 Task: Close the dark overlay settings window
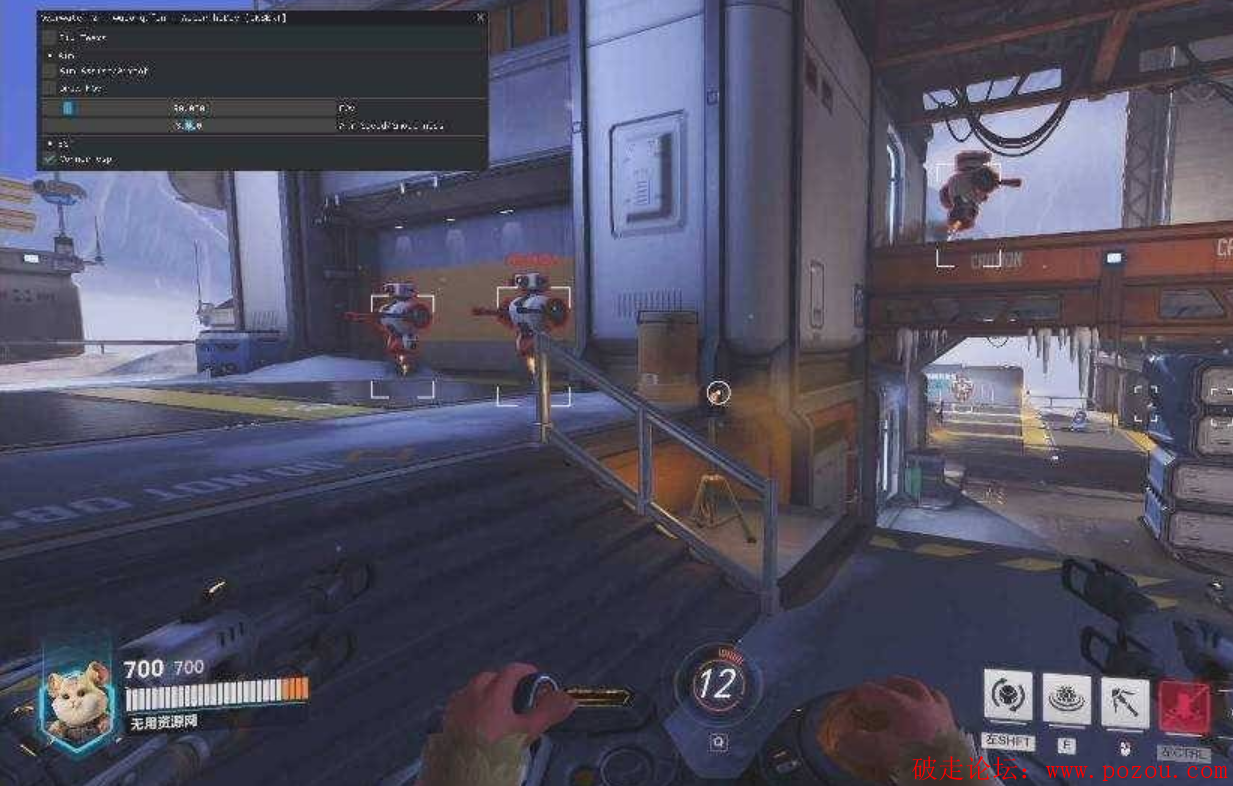pyautogui.click(x=480, y=18)
